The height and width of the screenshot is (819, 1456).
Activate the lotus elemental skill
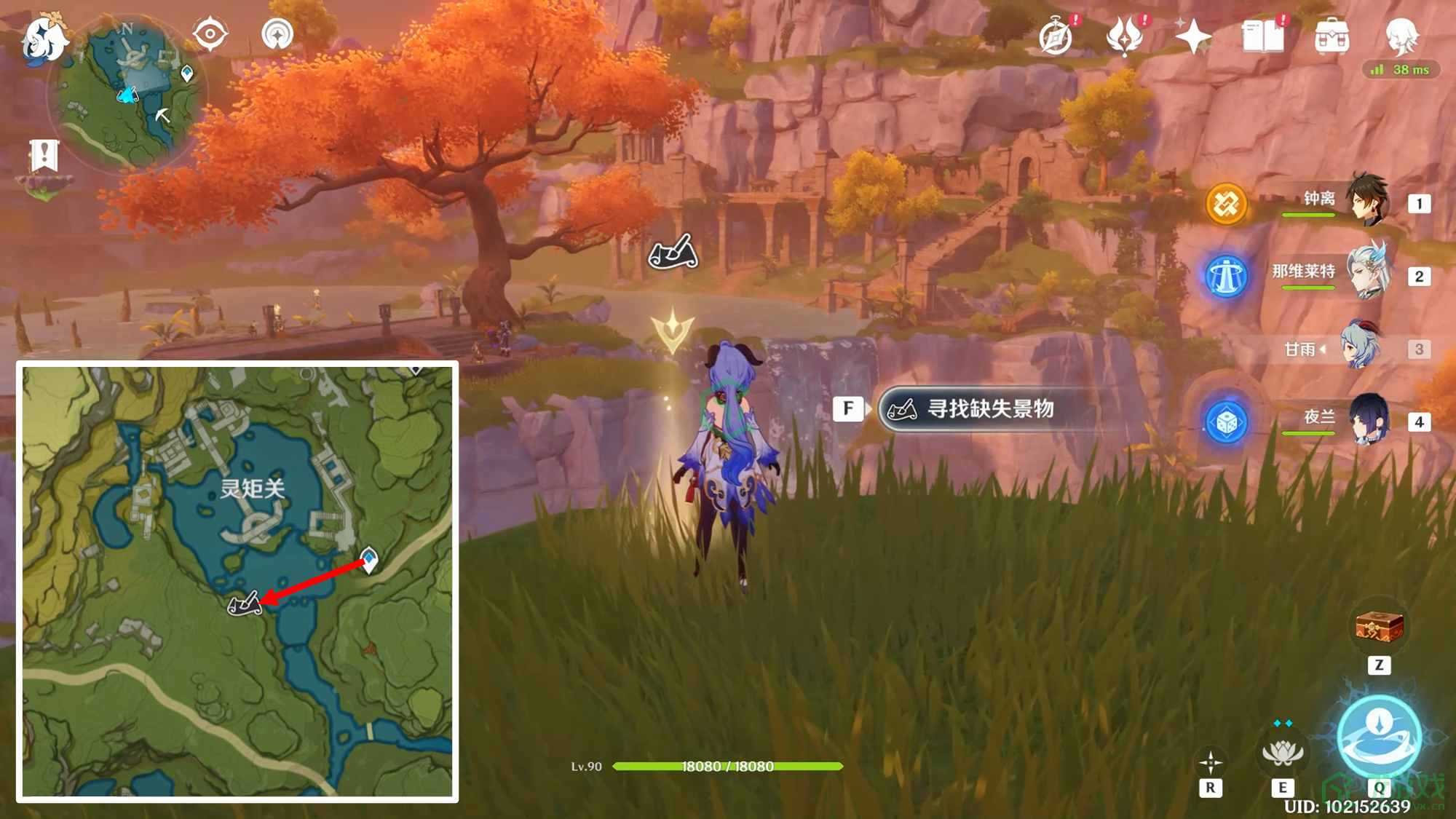[x=1282, y=753]
